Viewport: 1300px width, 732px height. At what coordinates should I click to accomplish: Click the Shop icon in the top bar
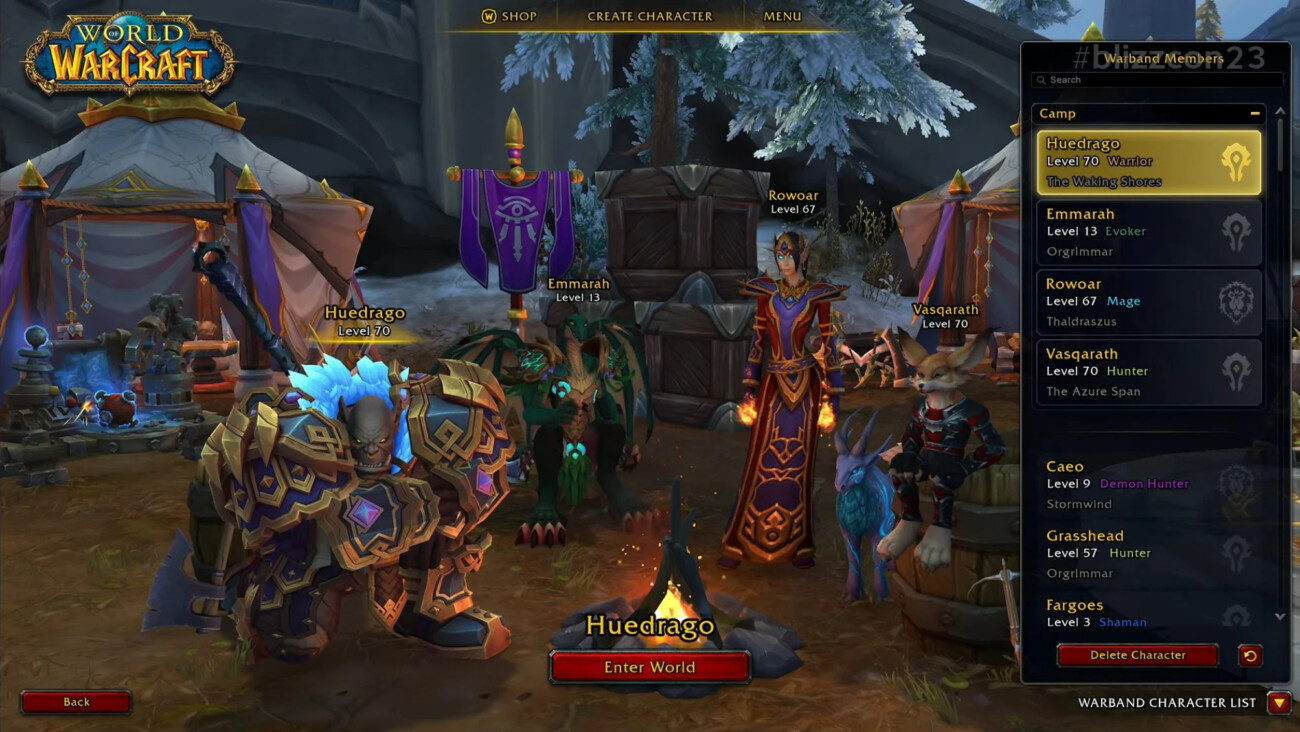(x=491, y=15)
